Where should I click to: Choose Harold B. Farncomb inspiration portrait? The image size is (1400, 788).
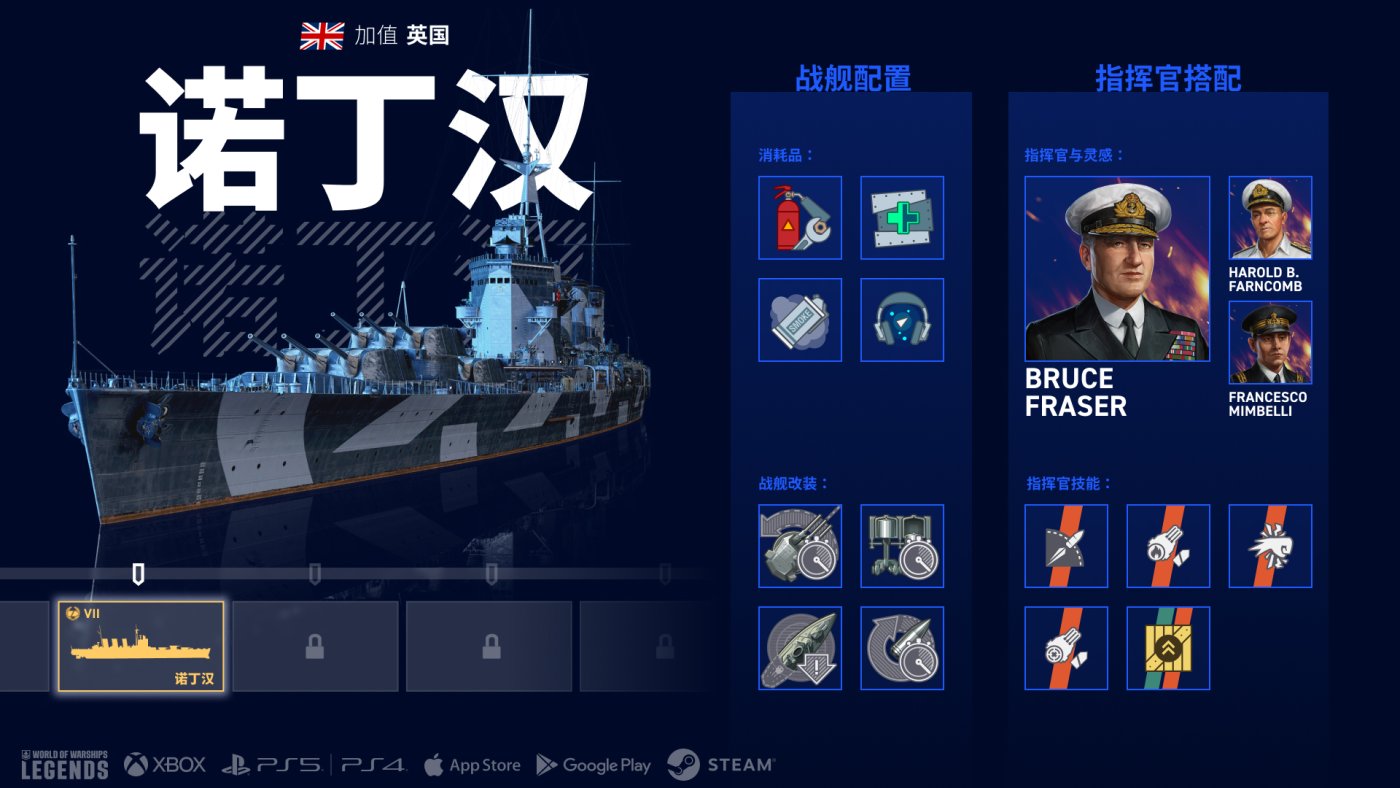point(1270,218)
